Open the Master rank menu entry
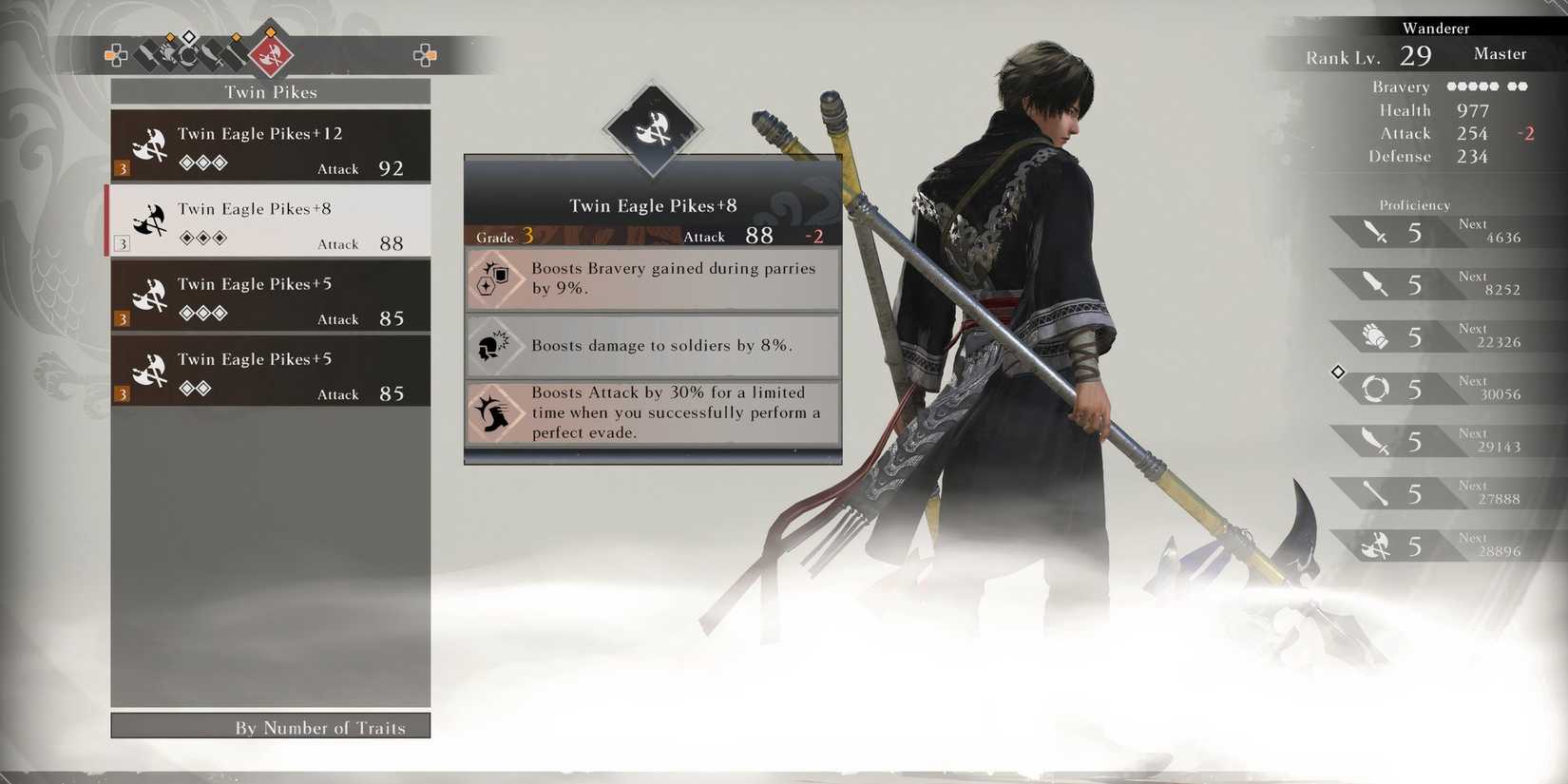1568x784 pixels. tap(1500, 54)
